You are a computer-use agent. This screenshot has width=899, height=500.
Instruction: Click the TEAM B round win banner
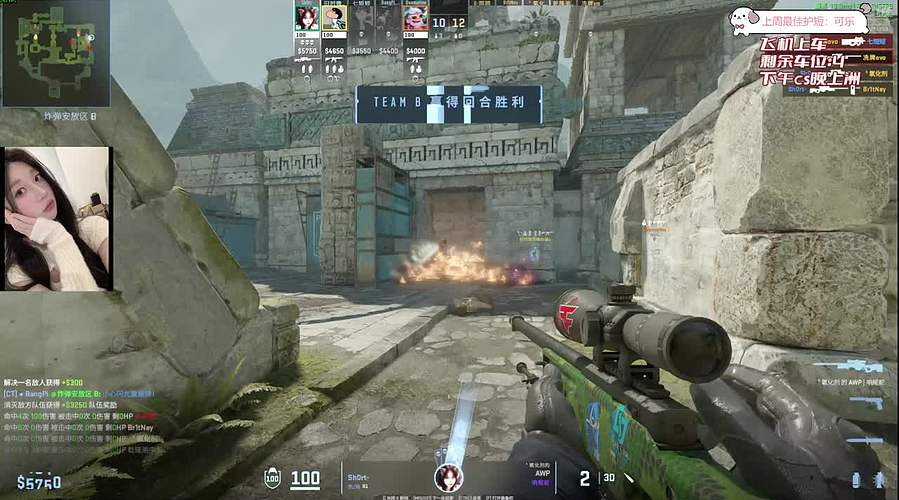click(x=448, y=103)
